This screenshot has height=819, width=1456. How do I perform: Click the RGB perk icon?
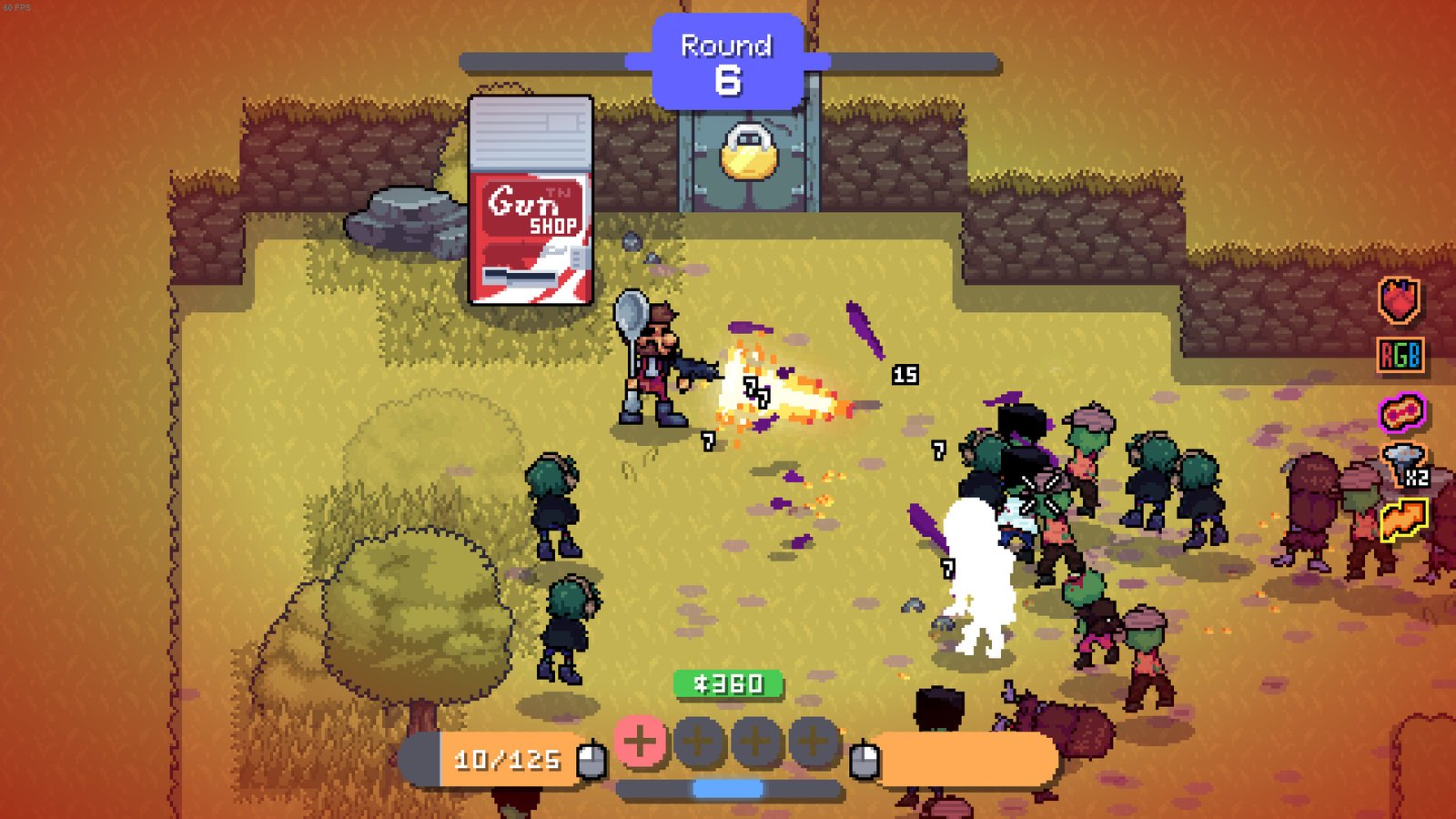pos(1400,355)
